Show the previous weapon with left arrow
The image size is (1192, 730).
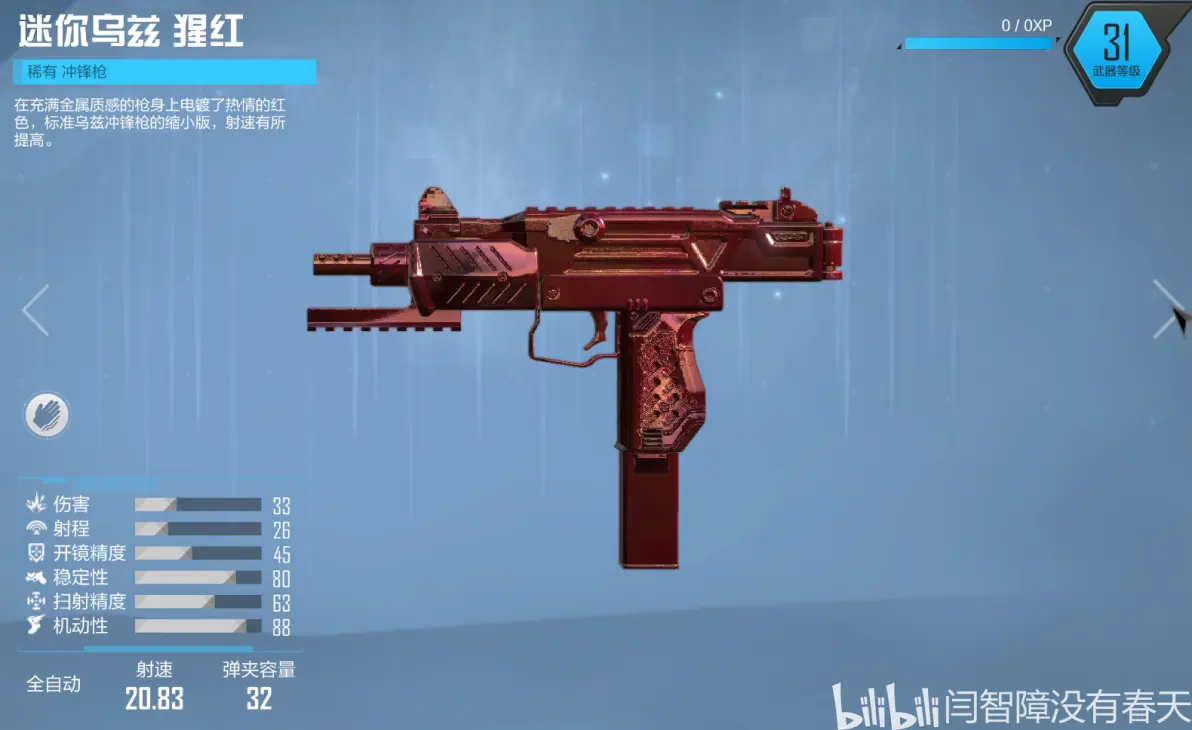[x=35, y=310]
